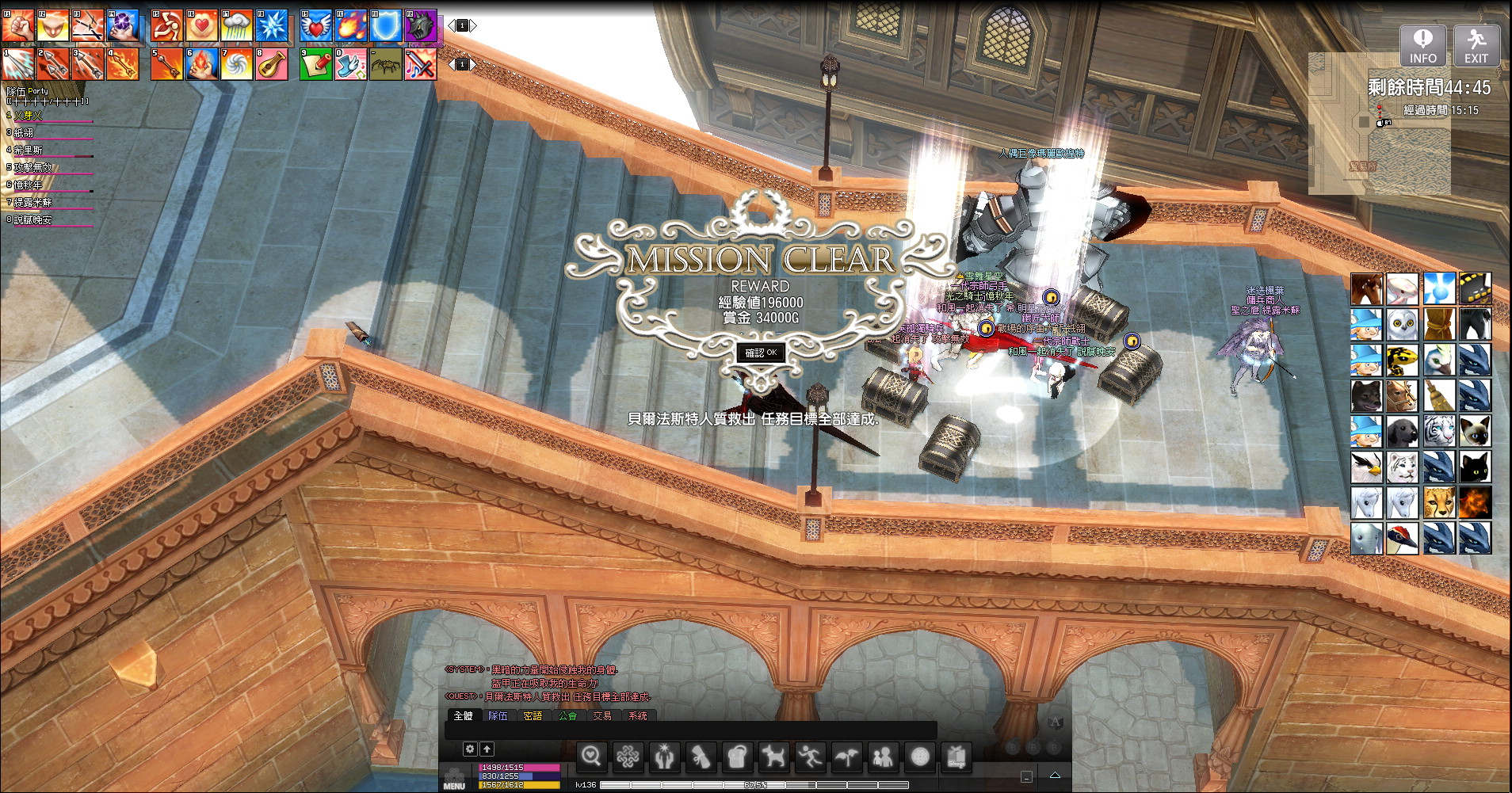Confirm the Mission Clear reward dialog
The height and width of the screenshot is (793, 1512).
(x=761, y=353)
